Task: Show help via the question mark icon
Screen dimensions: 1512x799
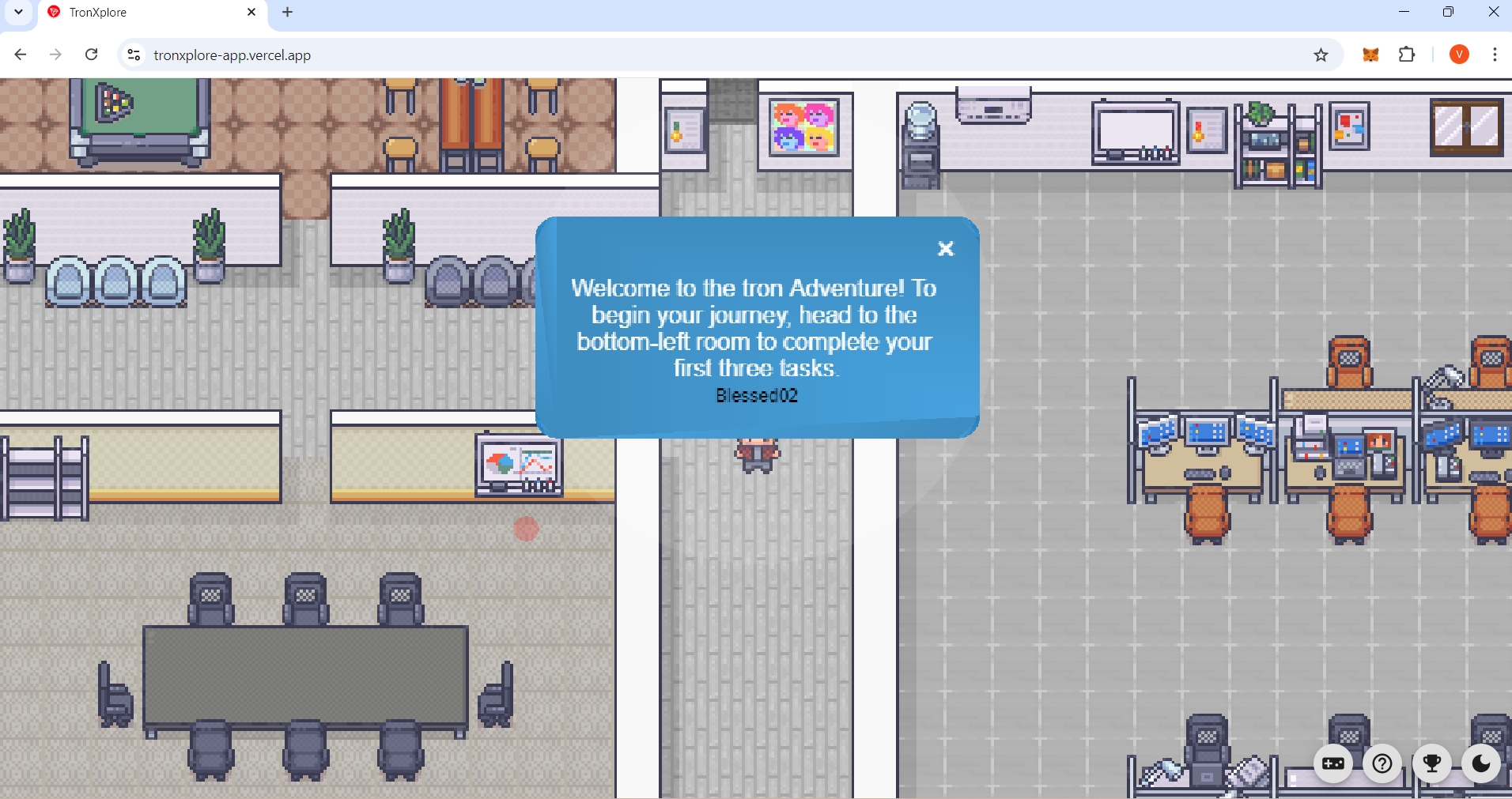Action: click(x=1382, y=763)
